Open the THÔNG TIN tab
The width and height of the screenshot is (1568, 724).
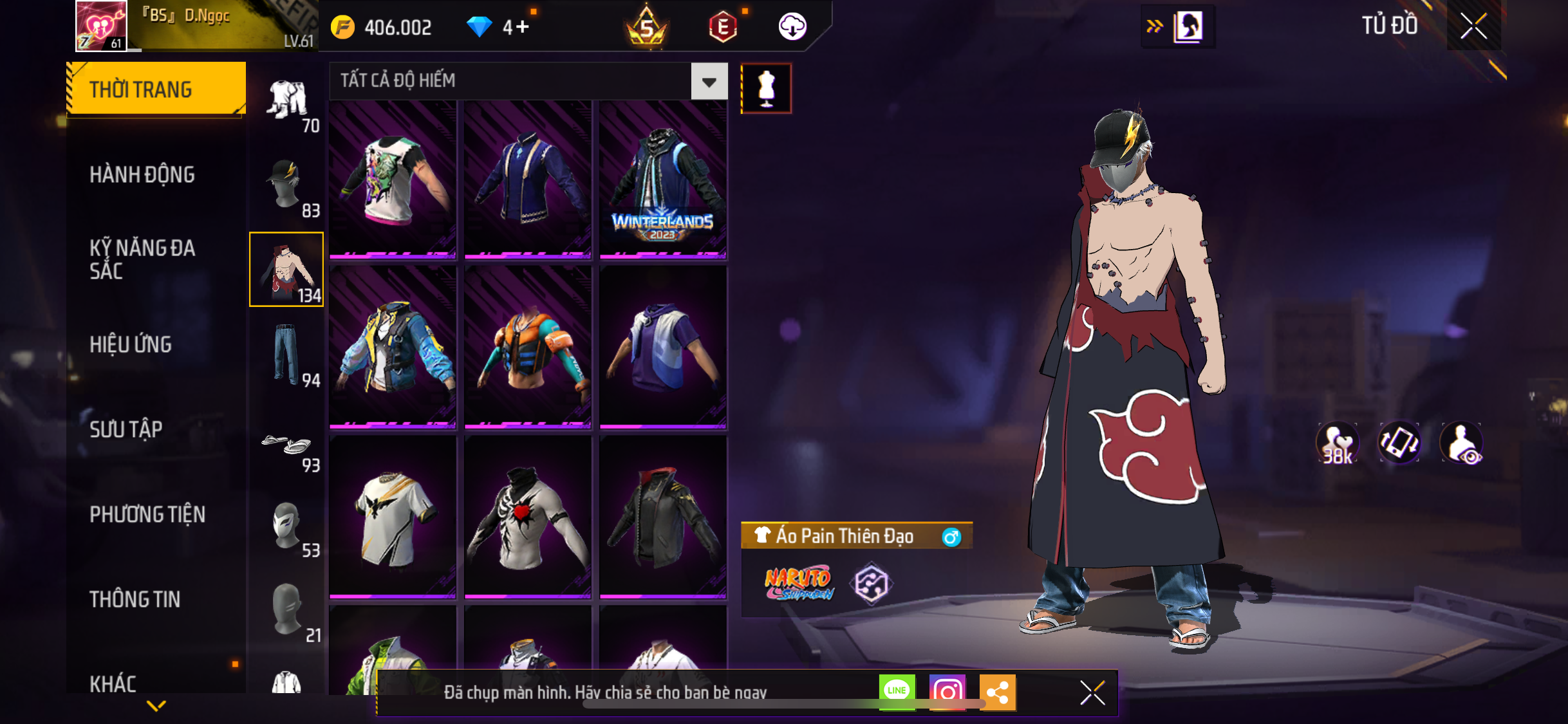point(135,599)
